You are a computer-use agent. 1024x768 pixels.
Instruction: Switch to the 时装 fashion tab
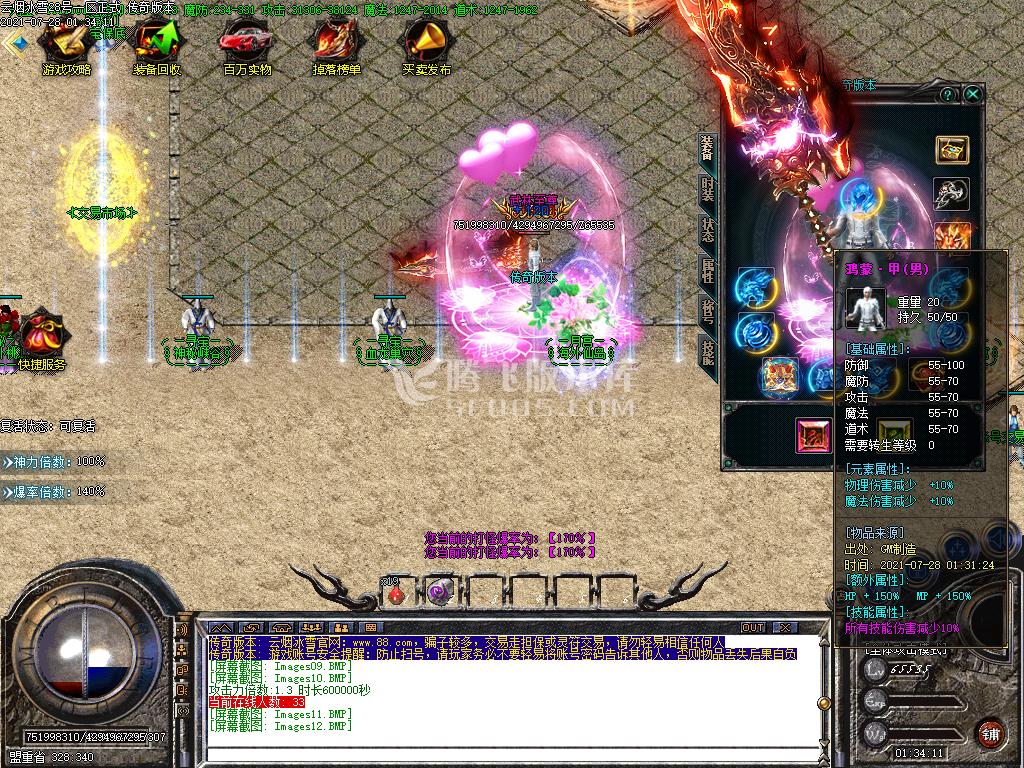tap(707, 192)
